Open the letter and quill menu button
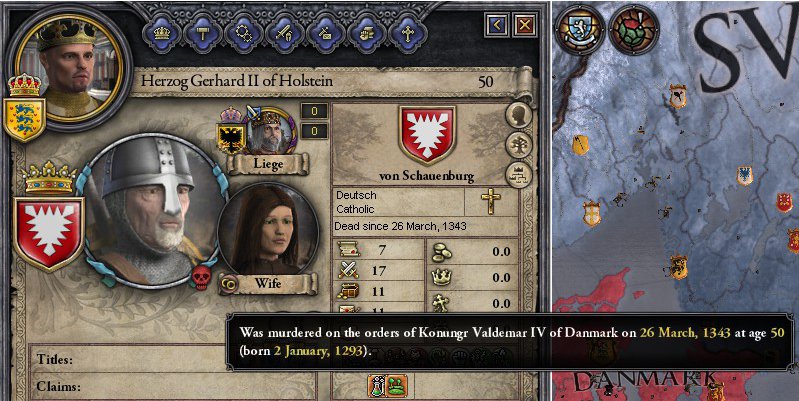799x401 pixels. point(325,31)
